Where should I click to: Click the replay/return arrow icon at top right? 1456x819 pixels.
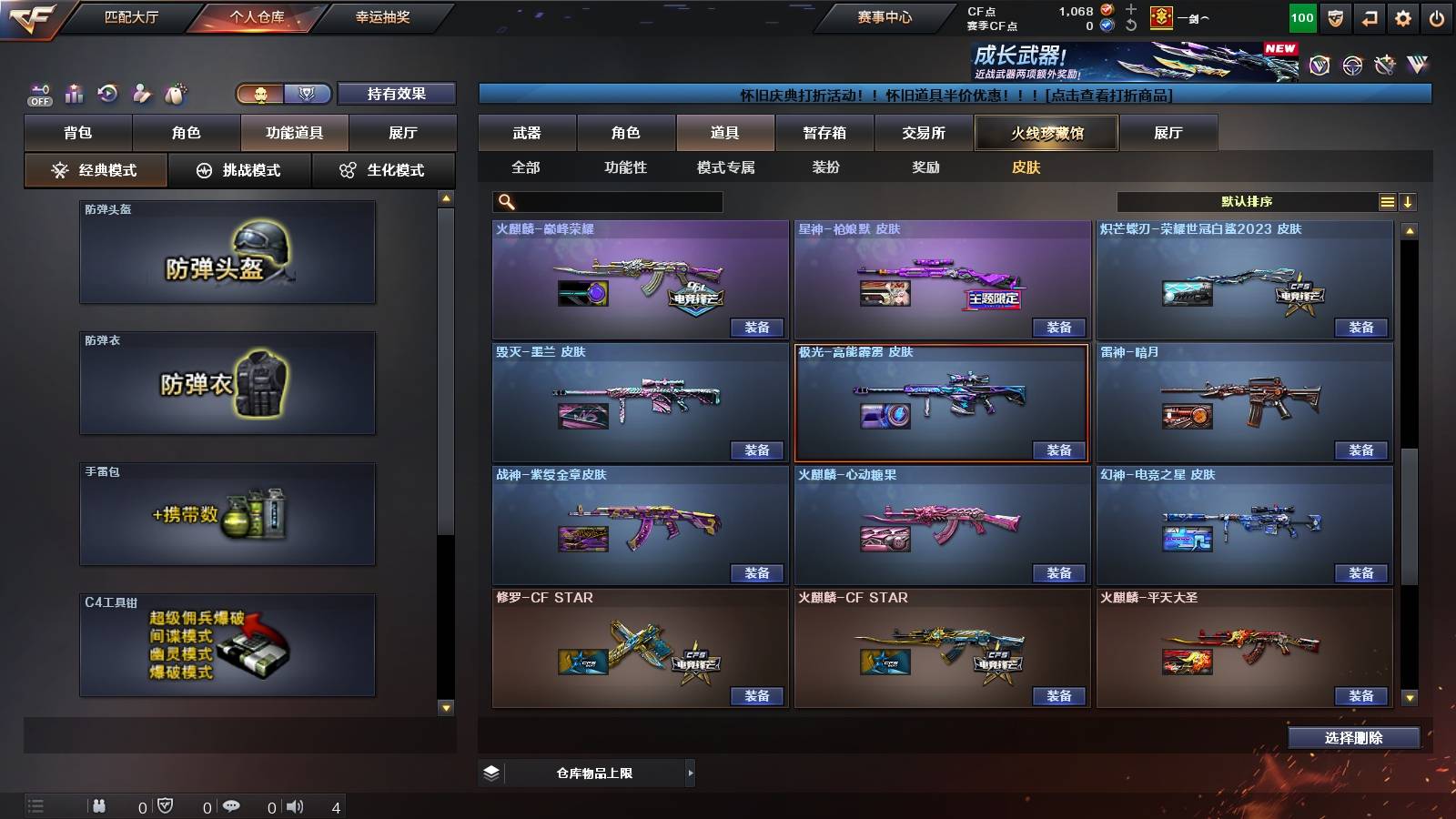[1367, 17]
